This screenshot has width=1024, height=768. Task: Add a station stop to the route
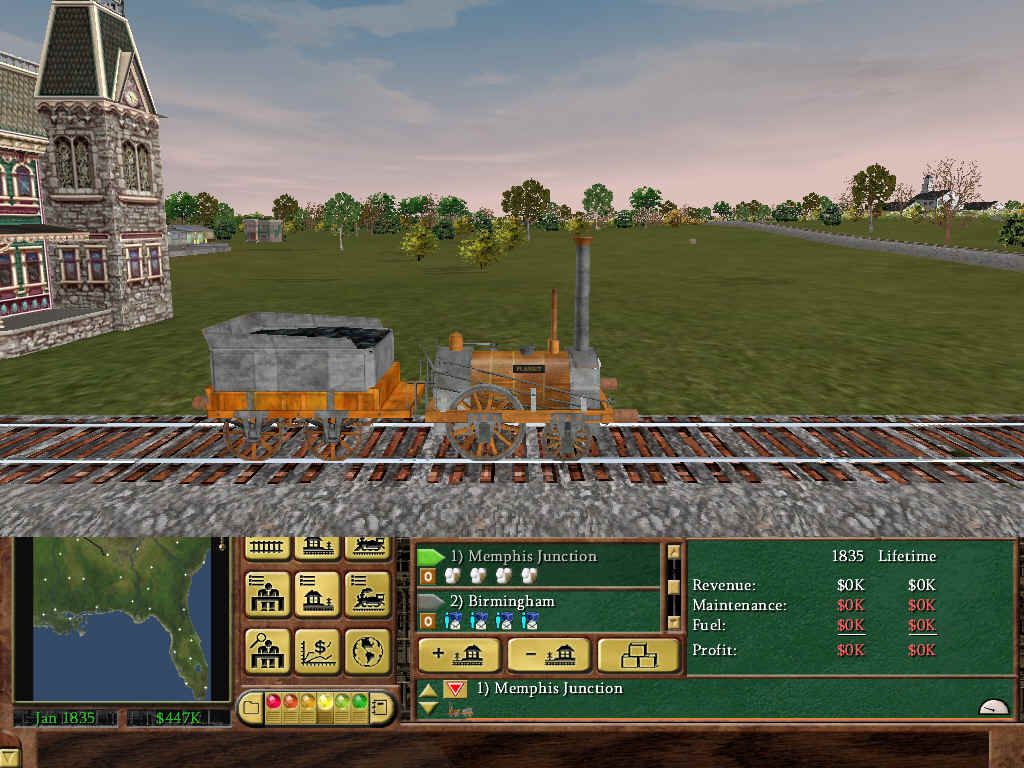click(x=459, y=655)
